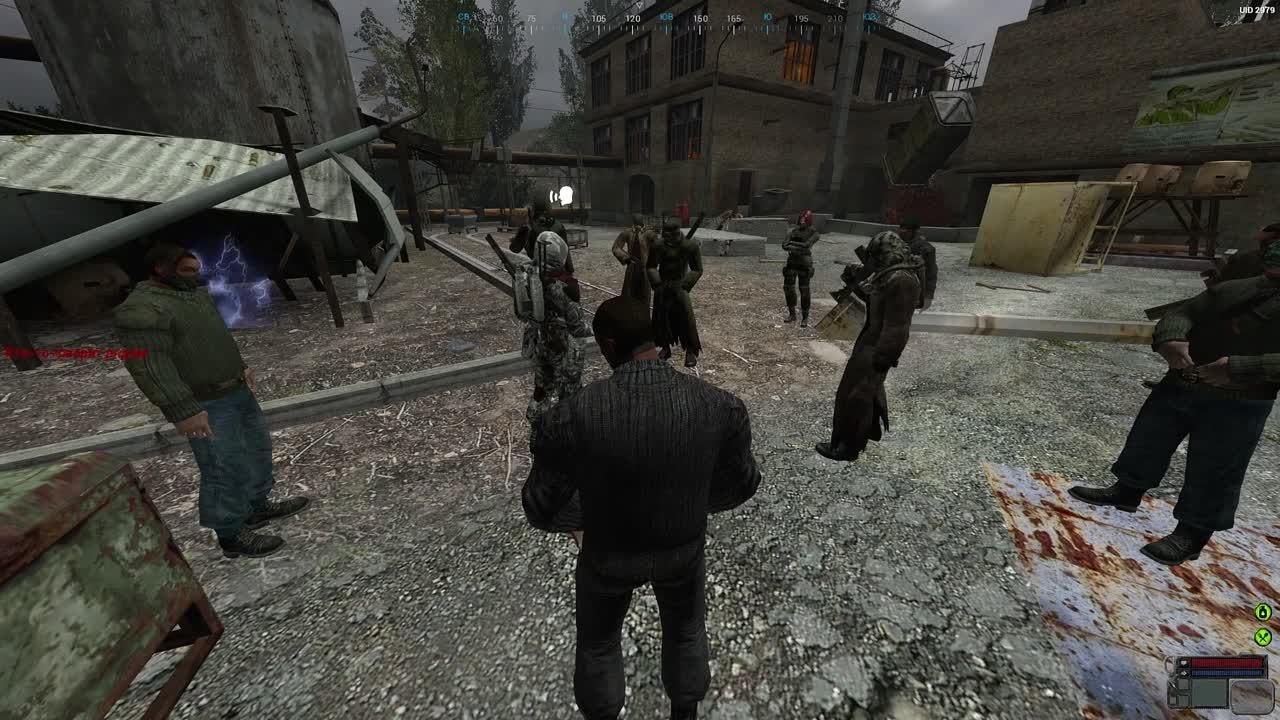Select the 120 heading mark on the compass
The height and width of the screenshot is (720, 1280).
pyautogui.click(x=632, y=17)
